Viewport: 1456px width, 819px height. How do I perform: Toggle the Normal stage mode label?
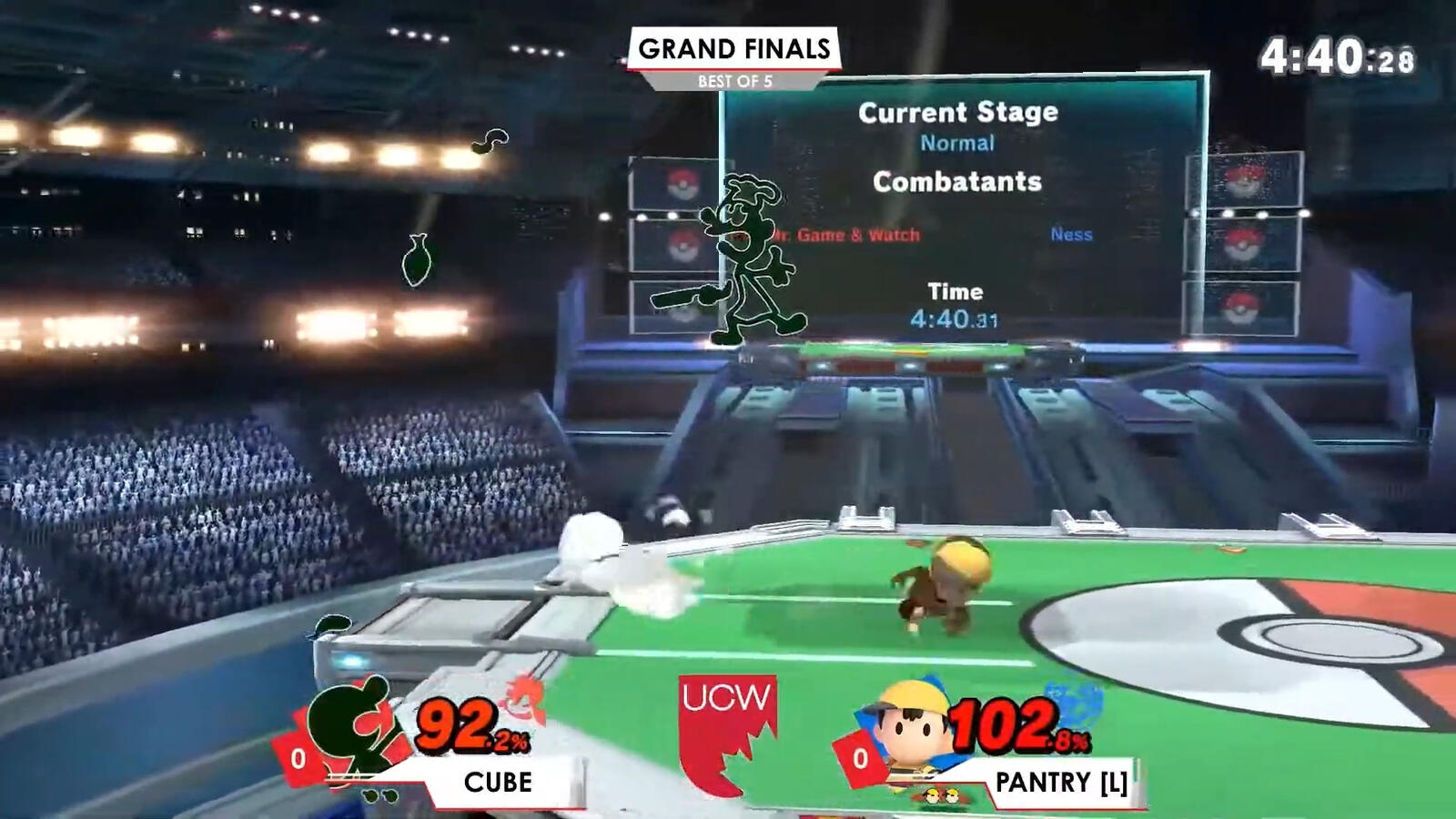tap(957, 142)
